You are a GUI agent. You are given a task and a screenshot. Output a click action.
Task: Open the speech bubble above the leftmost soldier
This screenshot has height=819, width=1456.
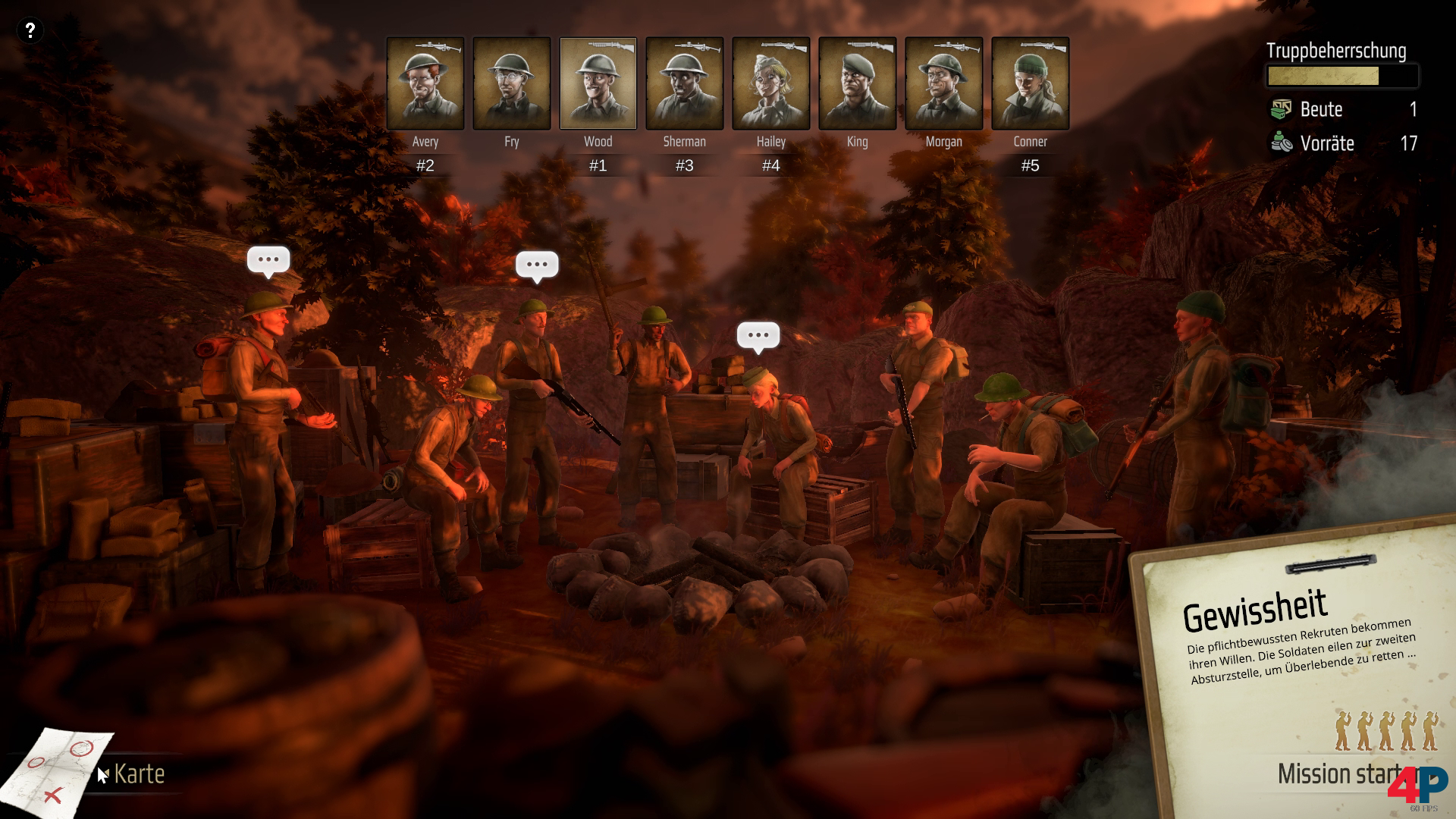pos(268,260)
